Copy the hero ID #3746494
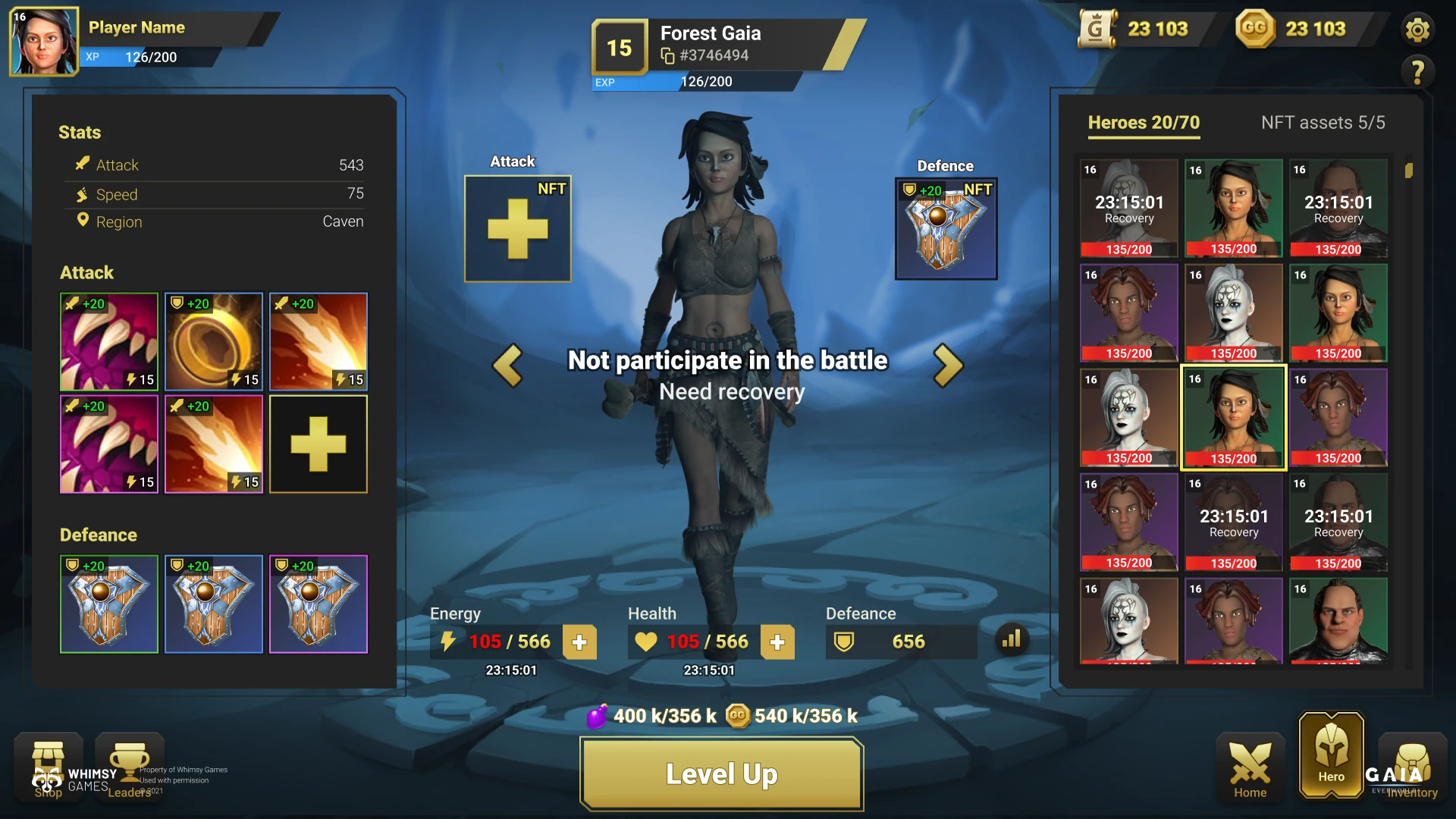 tap(668, 56)
